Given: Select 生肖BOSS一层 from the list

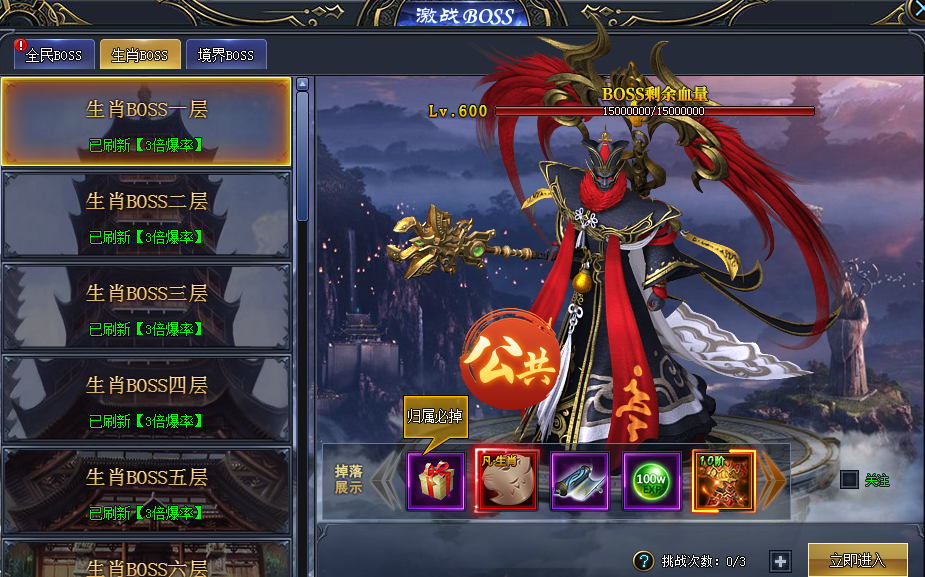Looking at the screenshot, I should pos(147,121).
